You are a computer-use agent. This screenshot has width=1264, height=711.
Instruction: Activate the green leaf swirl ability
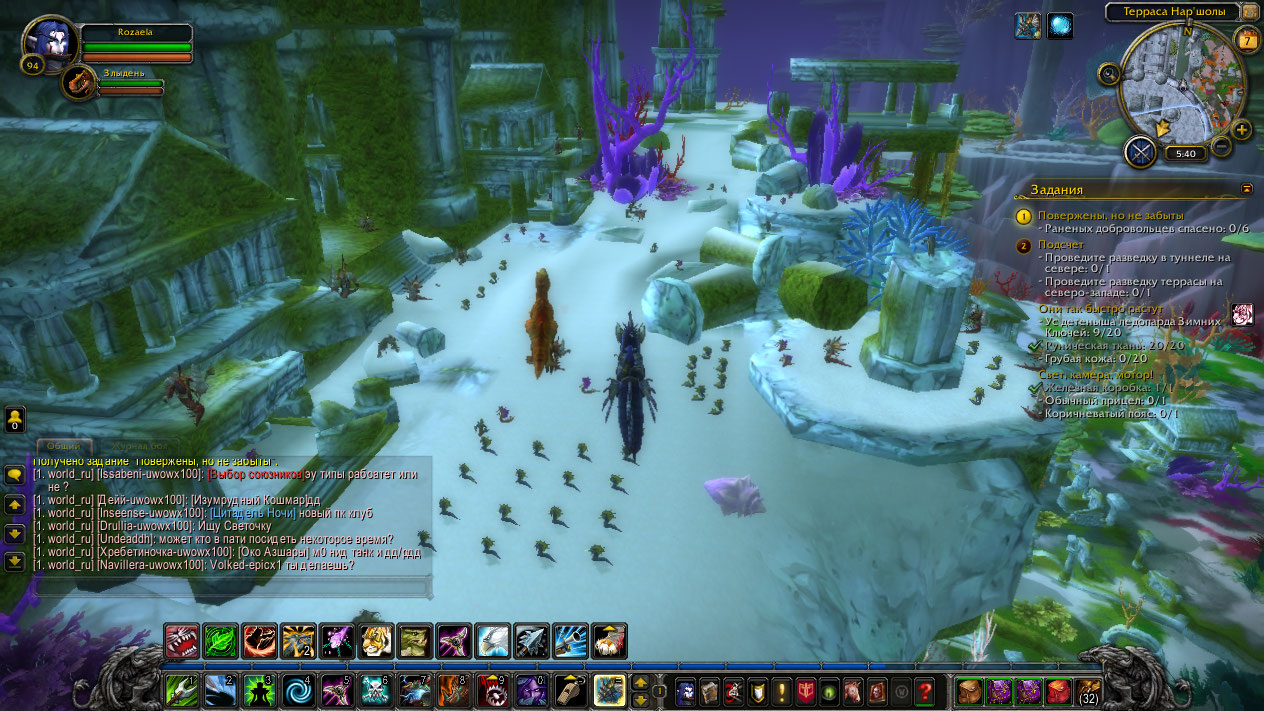220,641
